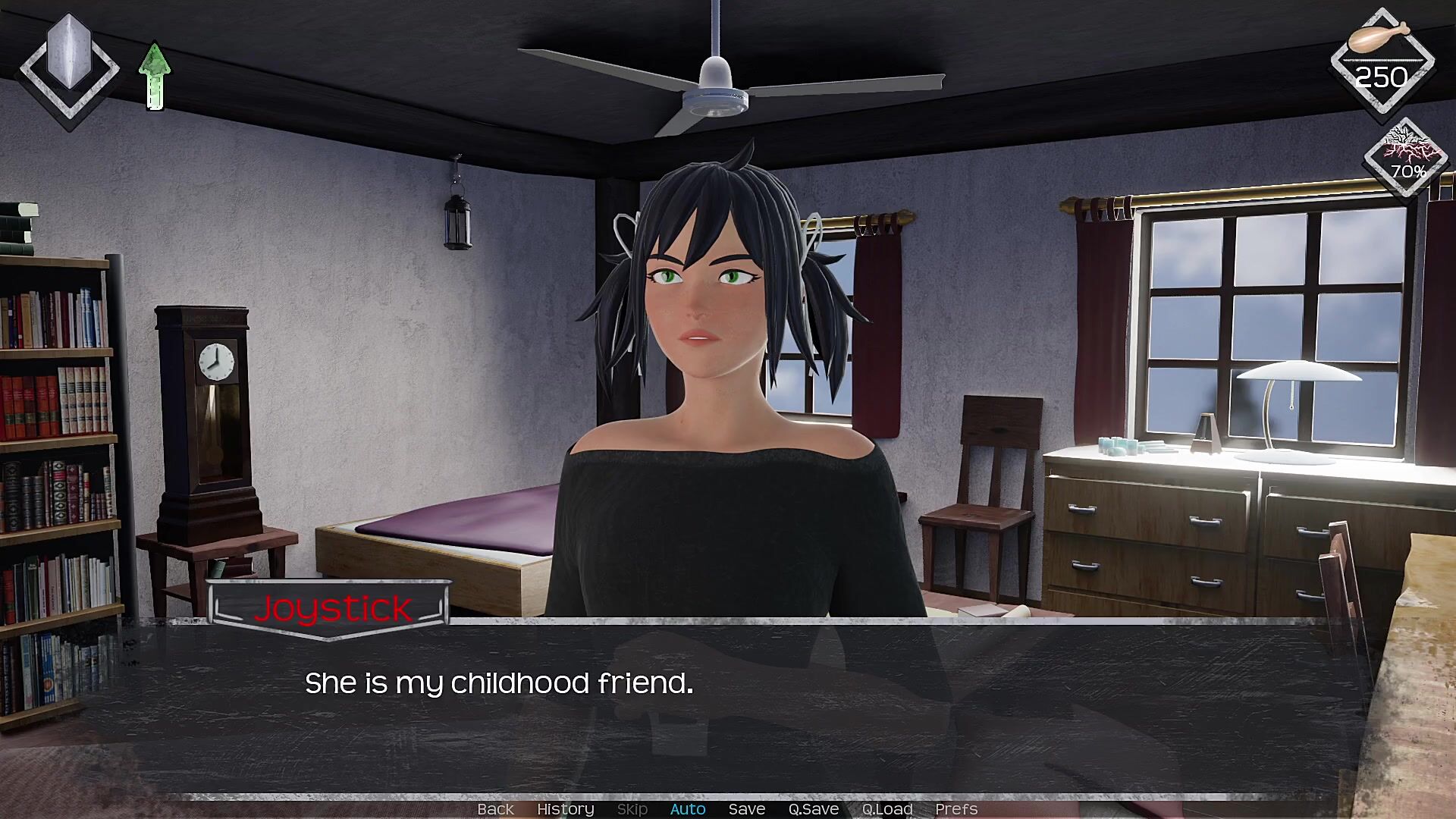The height and width of the screenshot is (819, 1456).
Task: Go back with the Back button
Action: (495, 809)
